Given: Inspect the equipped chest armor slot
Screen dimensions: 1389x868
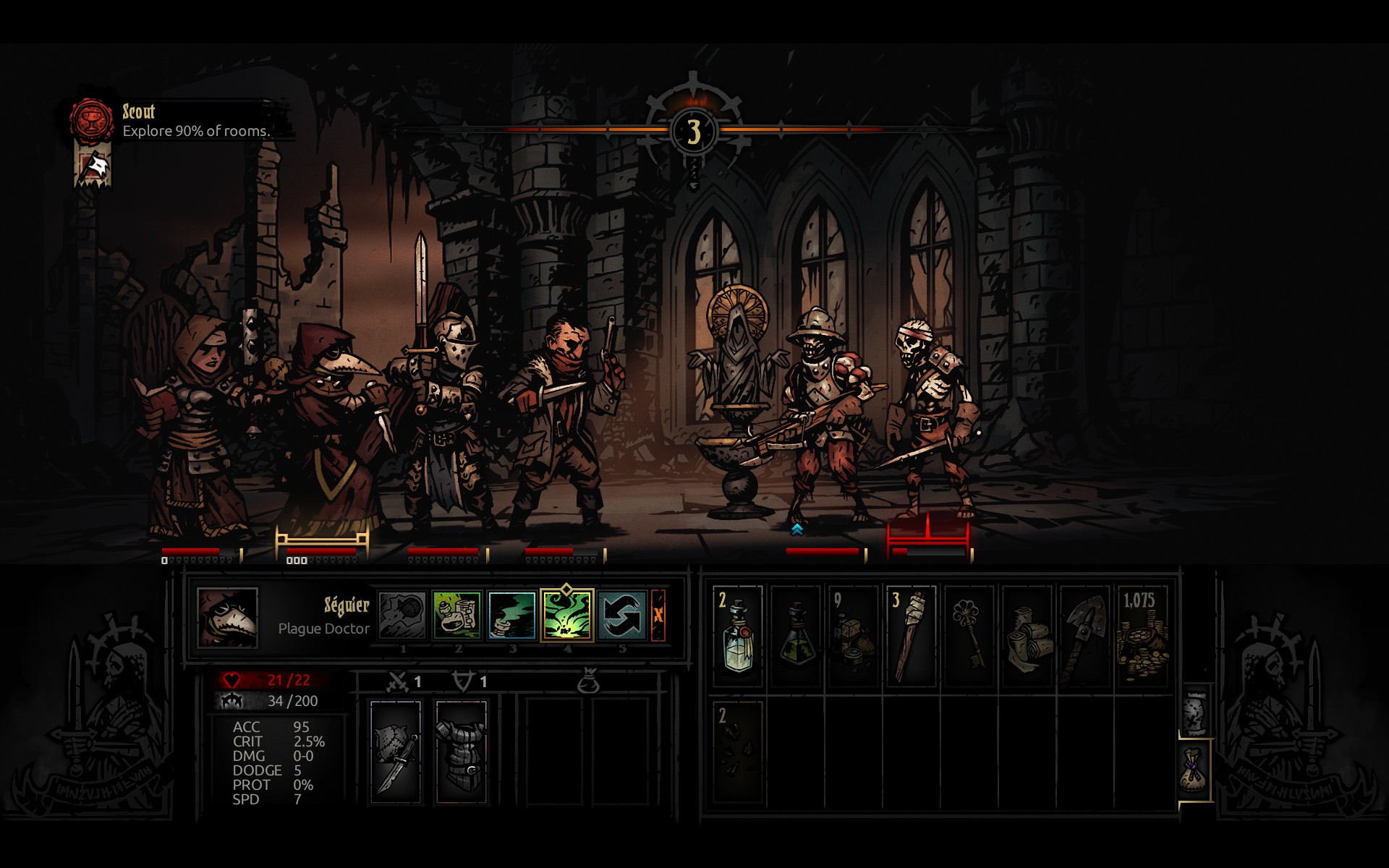Looking at the screenshot, I should tap(462, 752).
